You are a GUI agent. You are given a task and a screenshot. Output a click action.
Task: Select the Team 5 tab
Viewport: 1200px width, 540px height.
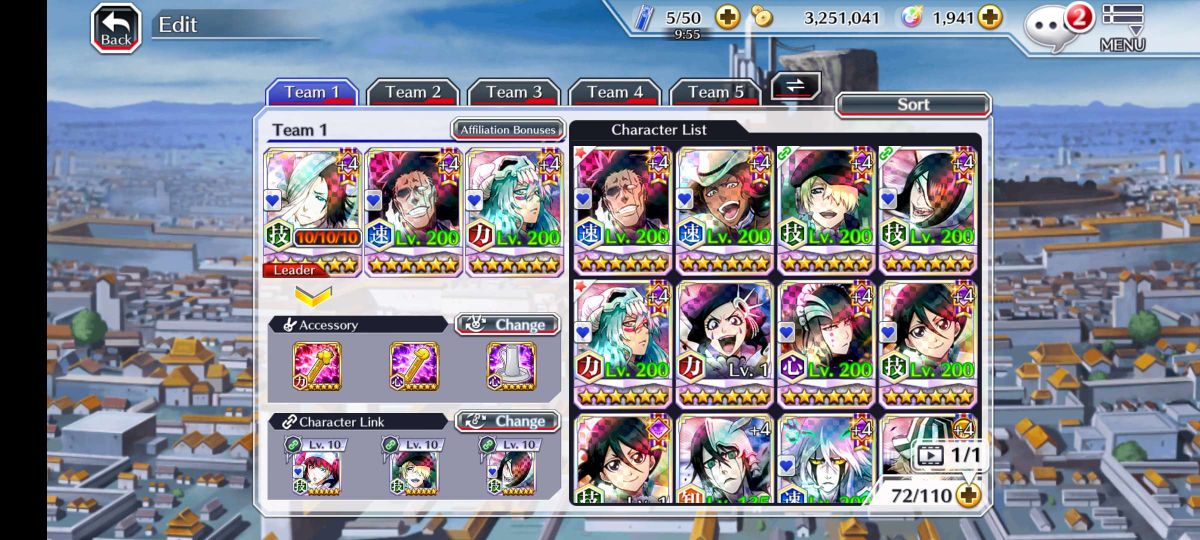[715, 92]
